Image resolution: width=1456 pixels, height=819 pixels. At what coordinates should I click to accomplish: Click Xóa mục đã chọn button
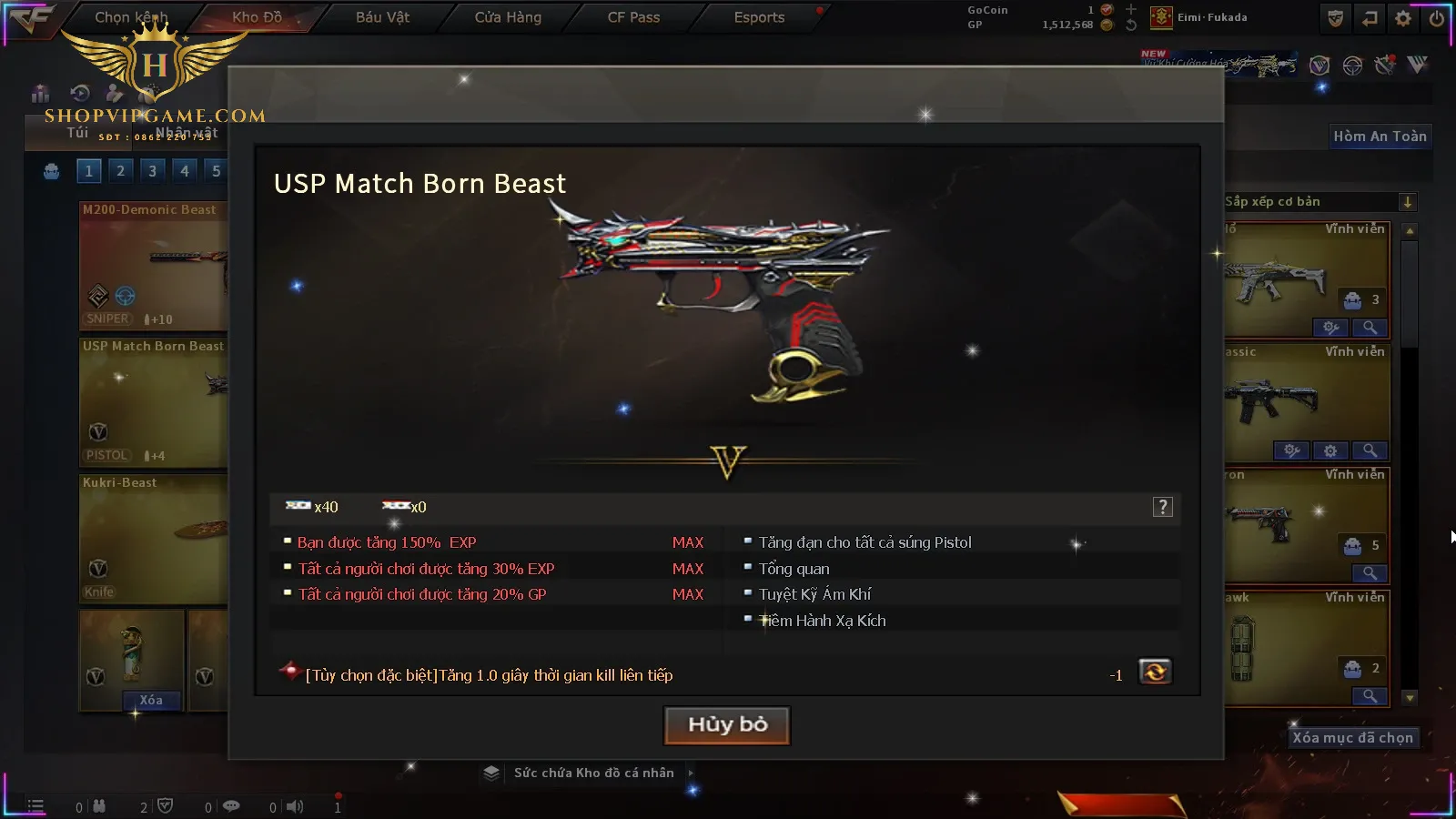tap(1352, 738)
